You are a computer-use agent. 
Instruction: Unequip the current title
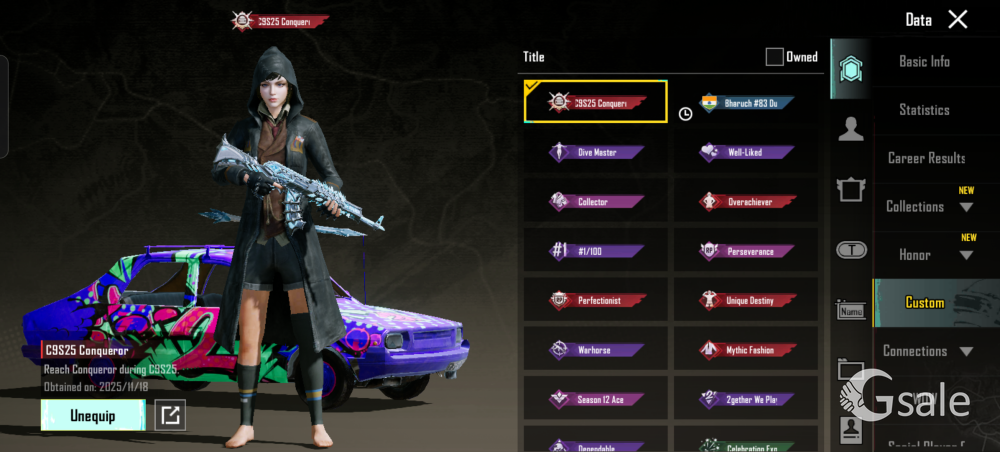[x=93, y=415]
